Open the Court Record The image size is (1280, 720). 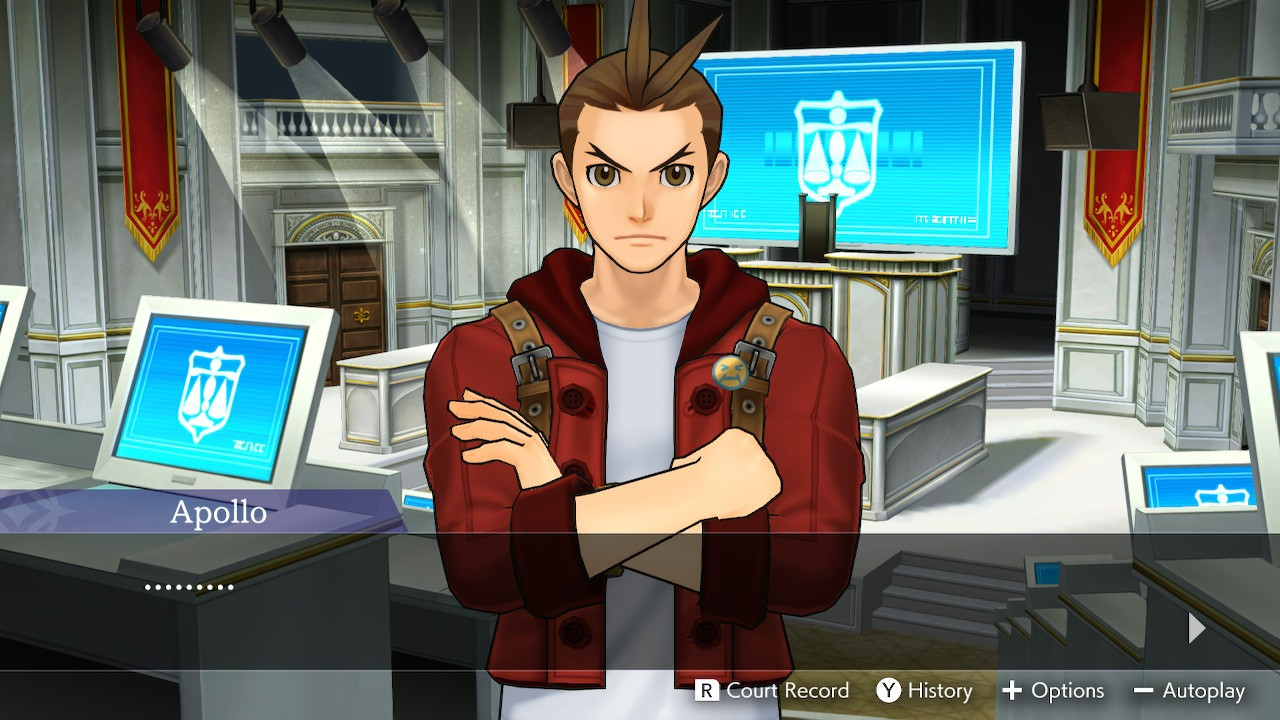tap(773, 691)
